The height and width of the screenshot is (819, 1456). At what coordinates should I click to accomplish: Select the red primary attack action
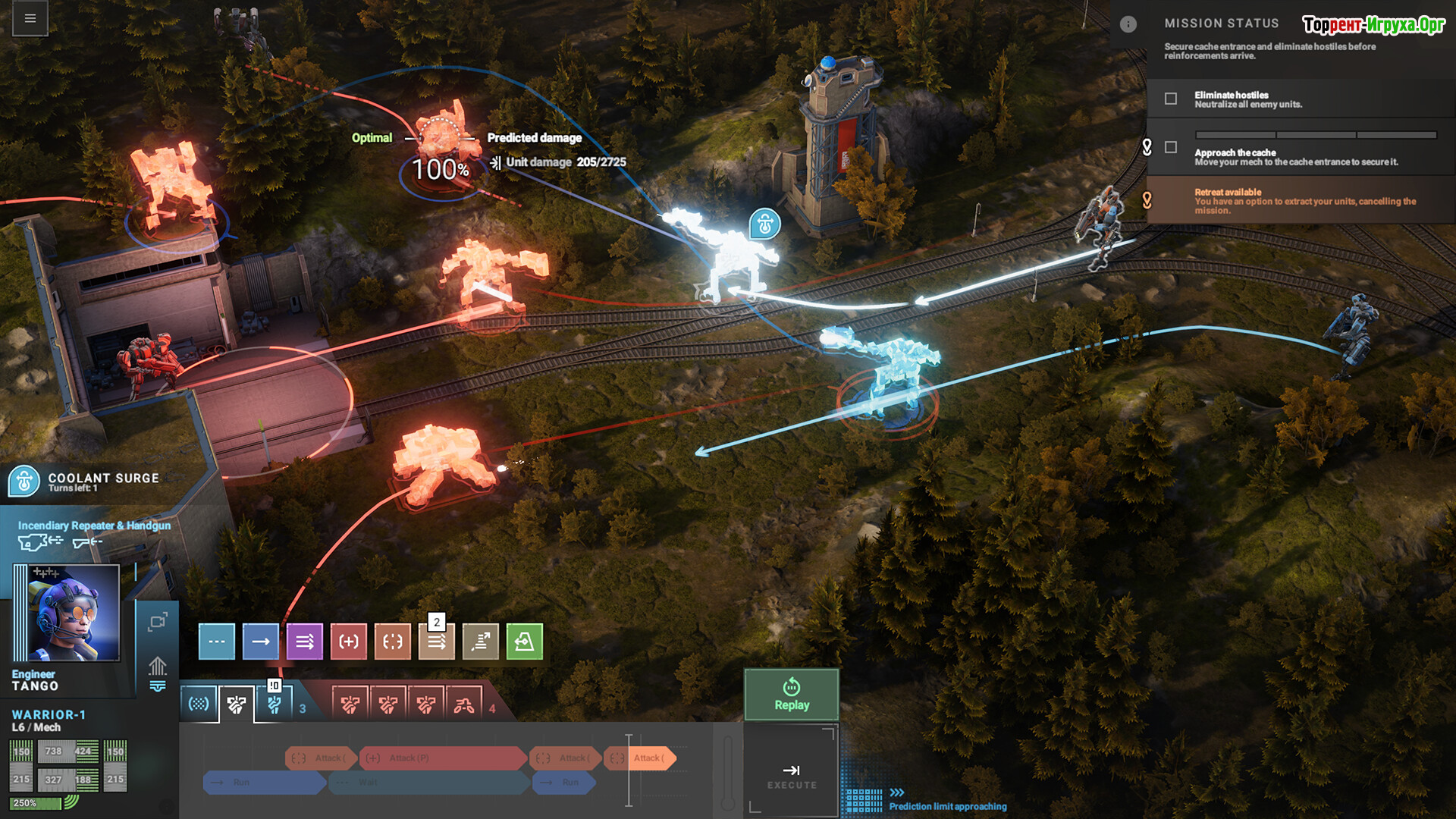click(x=349, y=642)
